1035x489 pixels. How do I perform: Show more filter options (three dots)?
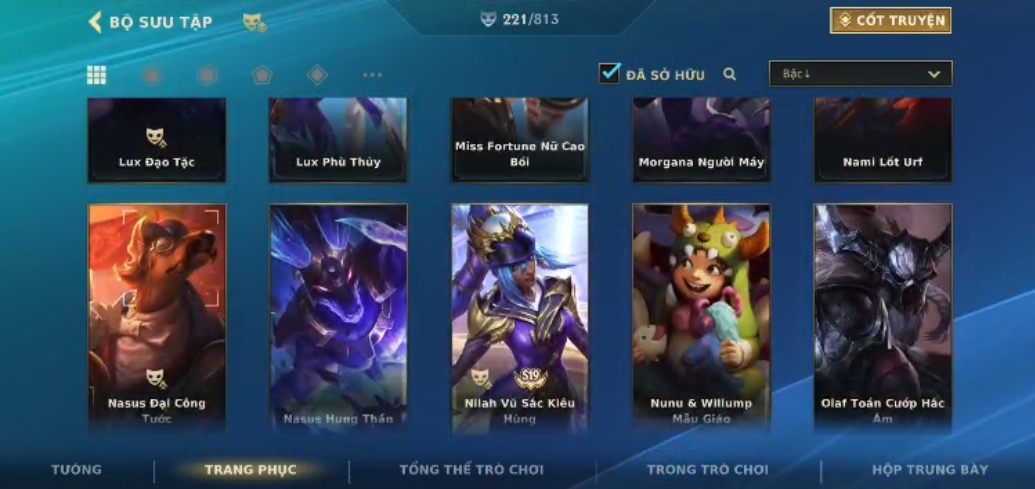coord(372,75)
